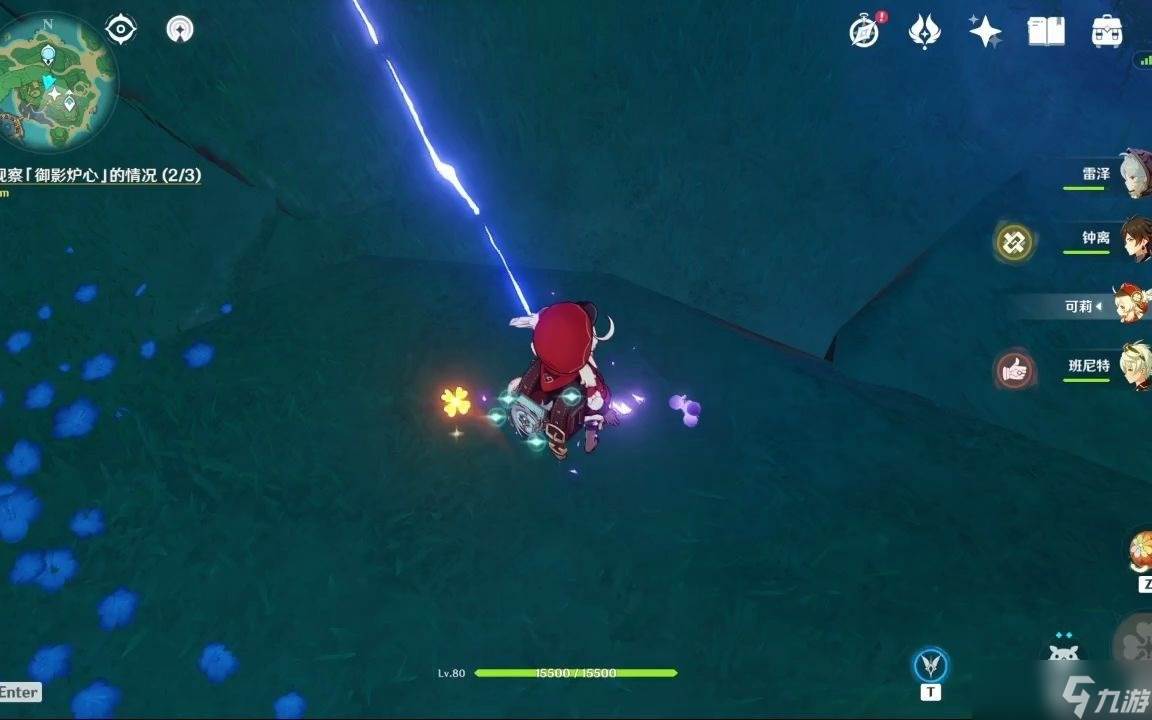Click the quest tracker 观察「御影炉心」的情况
The height and width of the screenshot is (720, 1152).
pos(100,175)
